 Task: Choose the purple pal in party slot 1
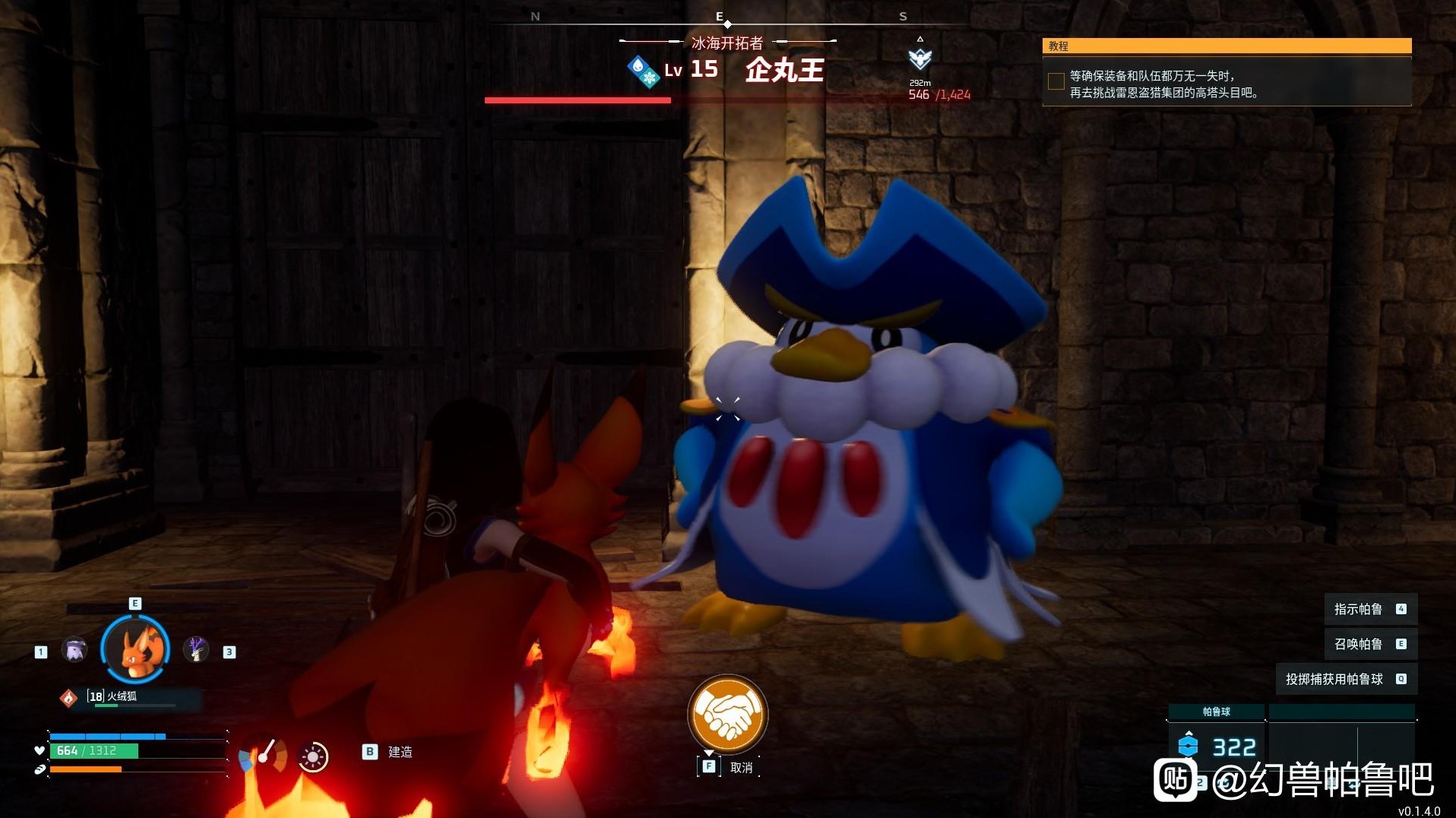(74, 650)
